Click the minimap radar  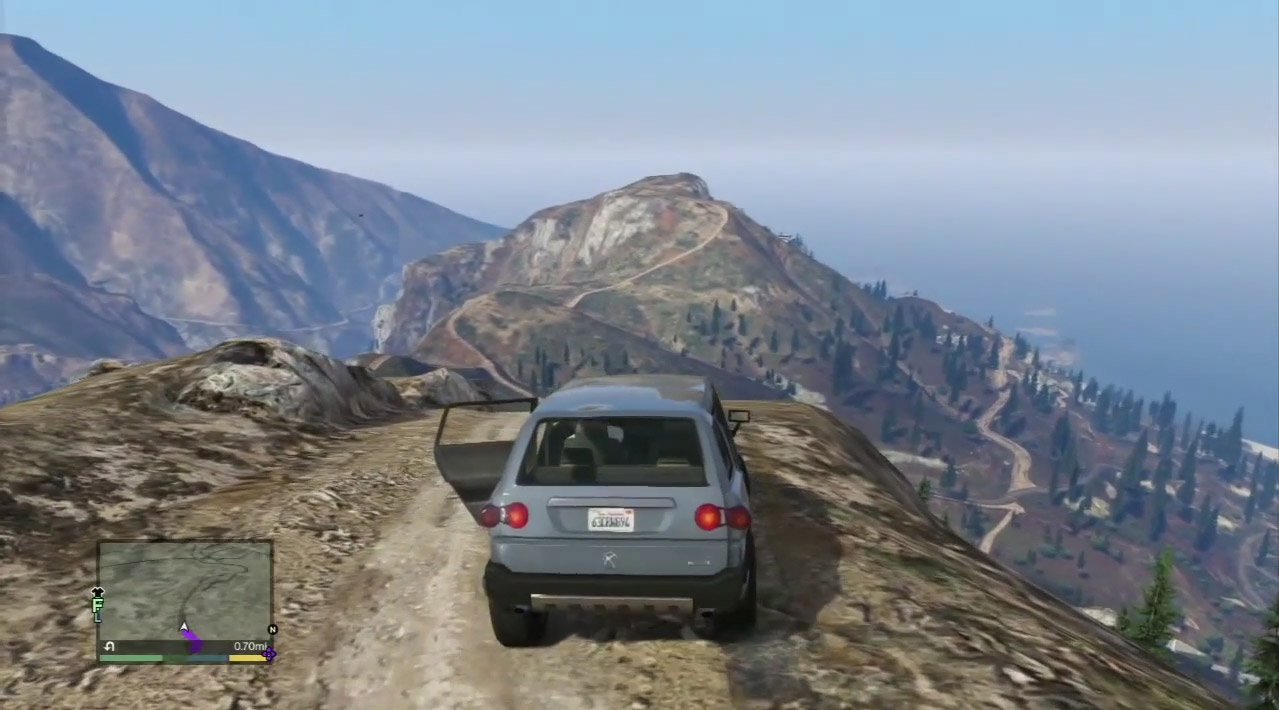pos(185,590)
